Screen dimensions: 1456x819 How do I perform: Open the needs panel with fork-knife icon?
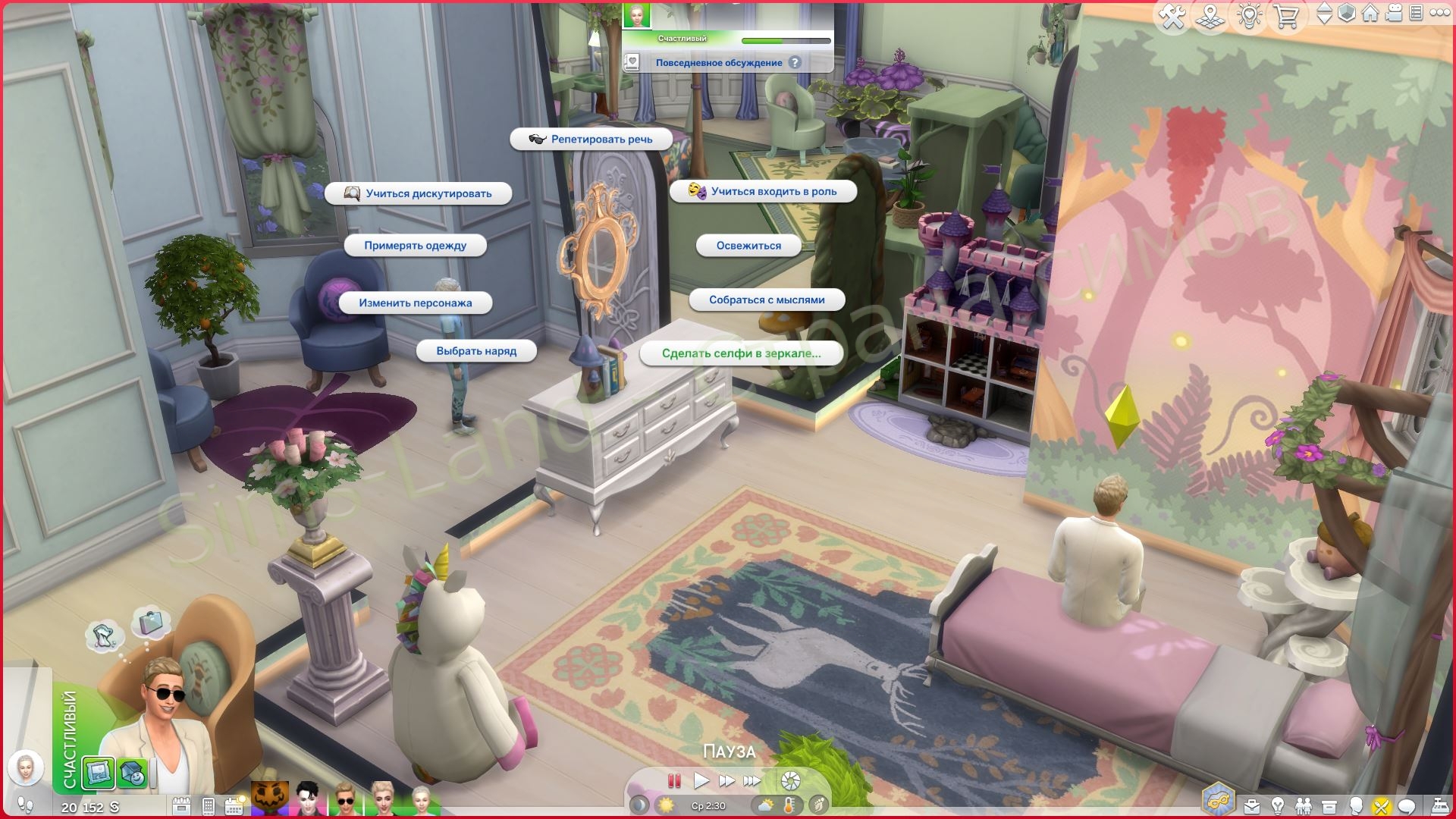click(x=1382, y=805)
